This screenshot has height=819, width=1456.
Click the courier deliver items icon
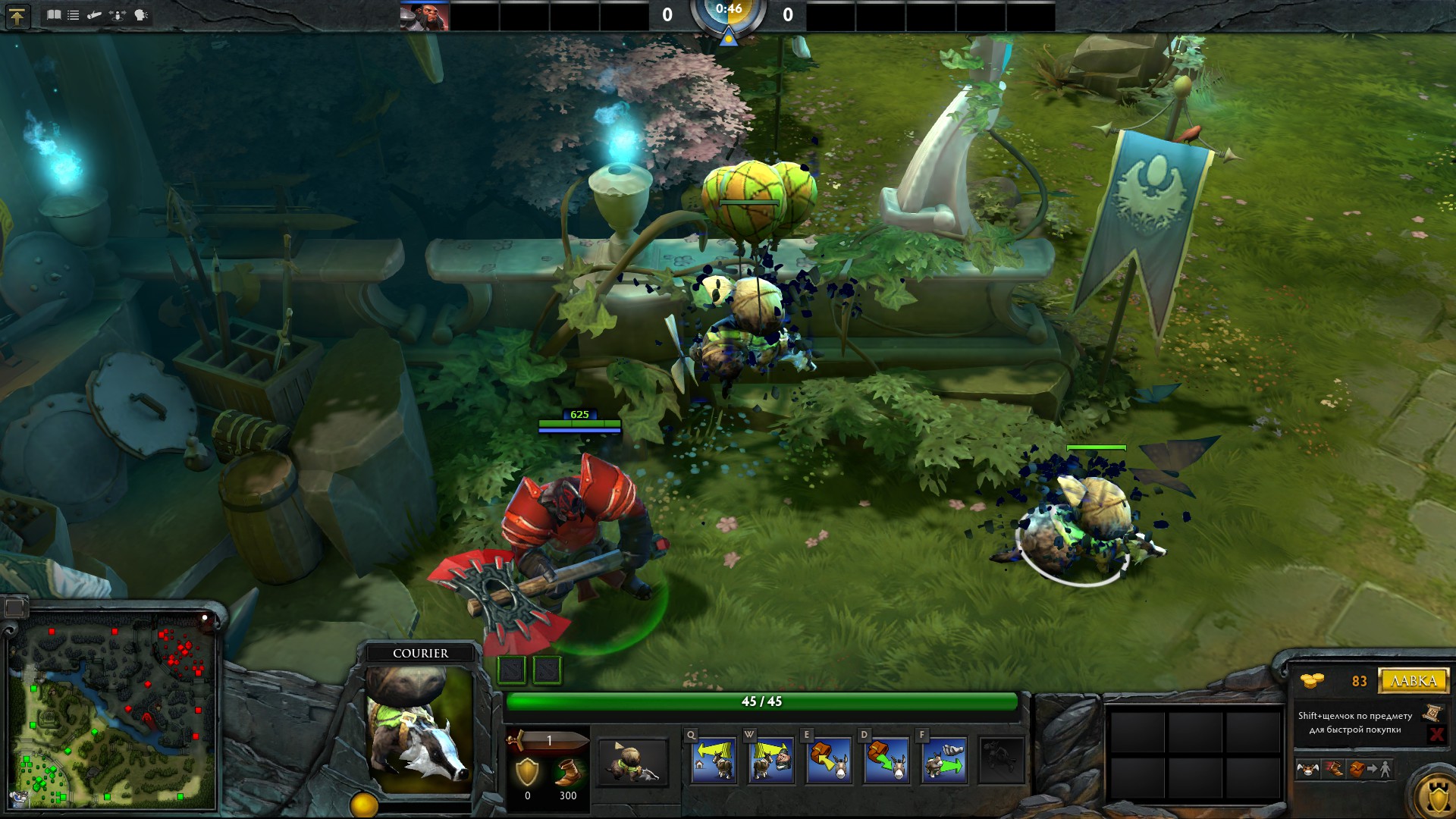point(1370,769)
